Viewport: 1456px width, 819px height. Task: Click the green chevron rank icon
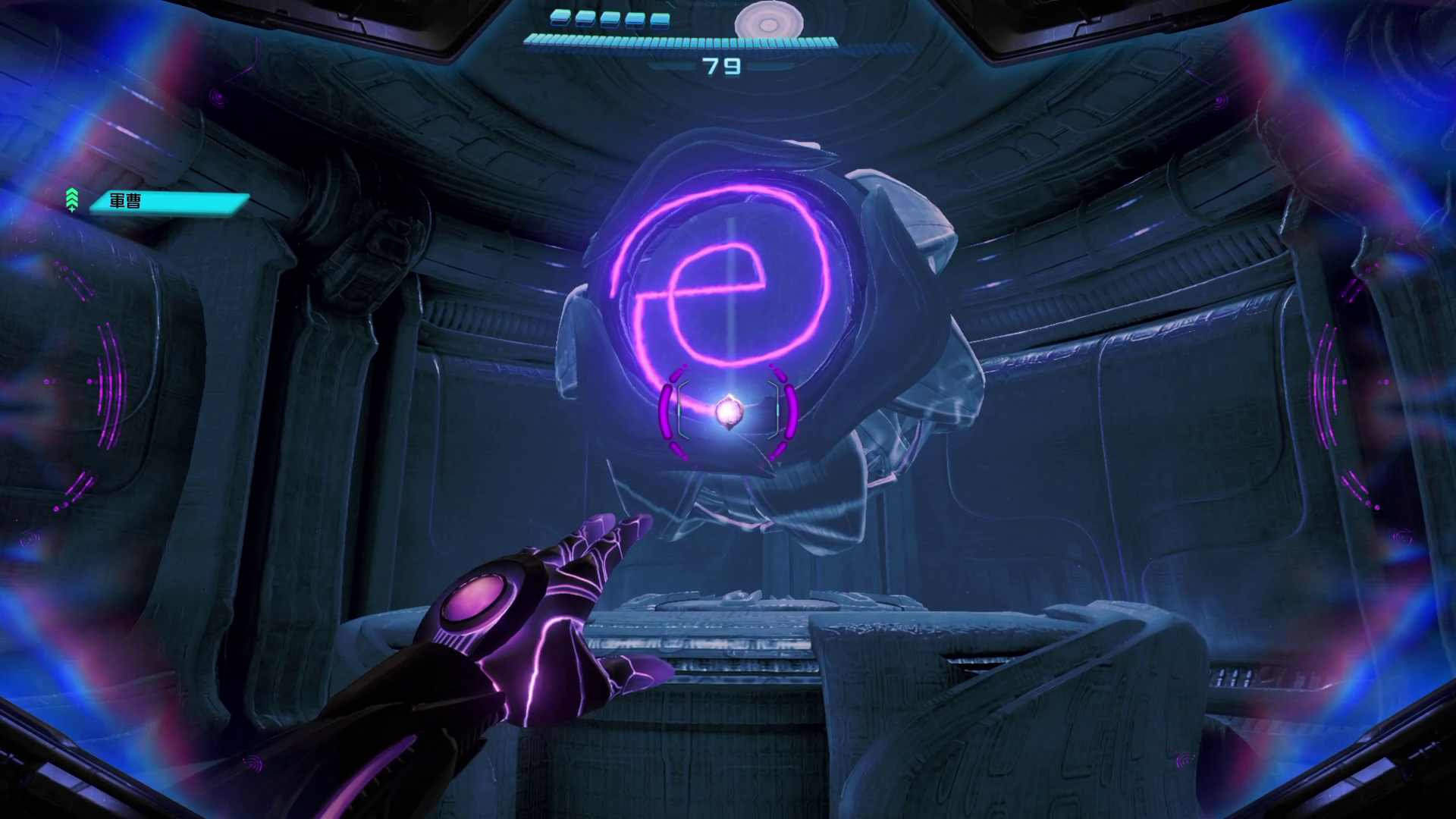click(x=72, y=199)
